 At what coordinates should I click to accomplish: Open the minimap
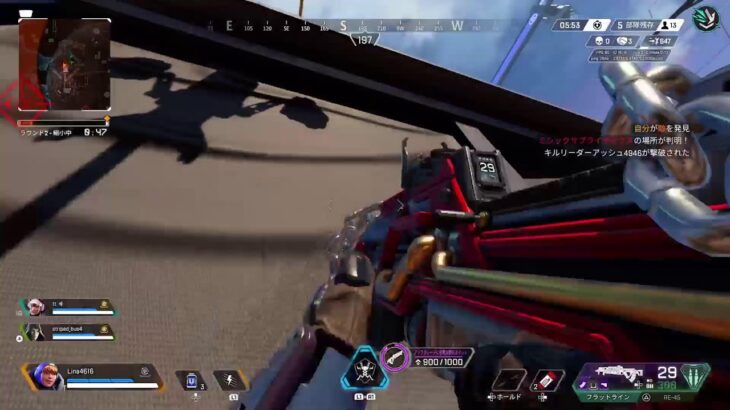[64, 64]
